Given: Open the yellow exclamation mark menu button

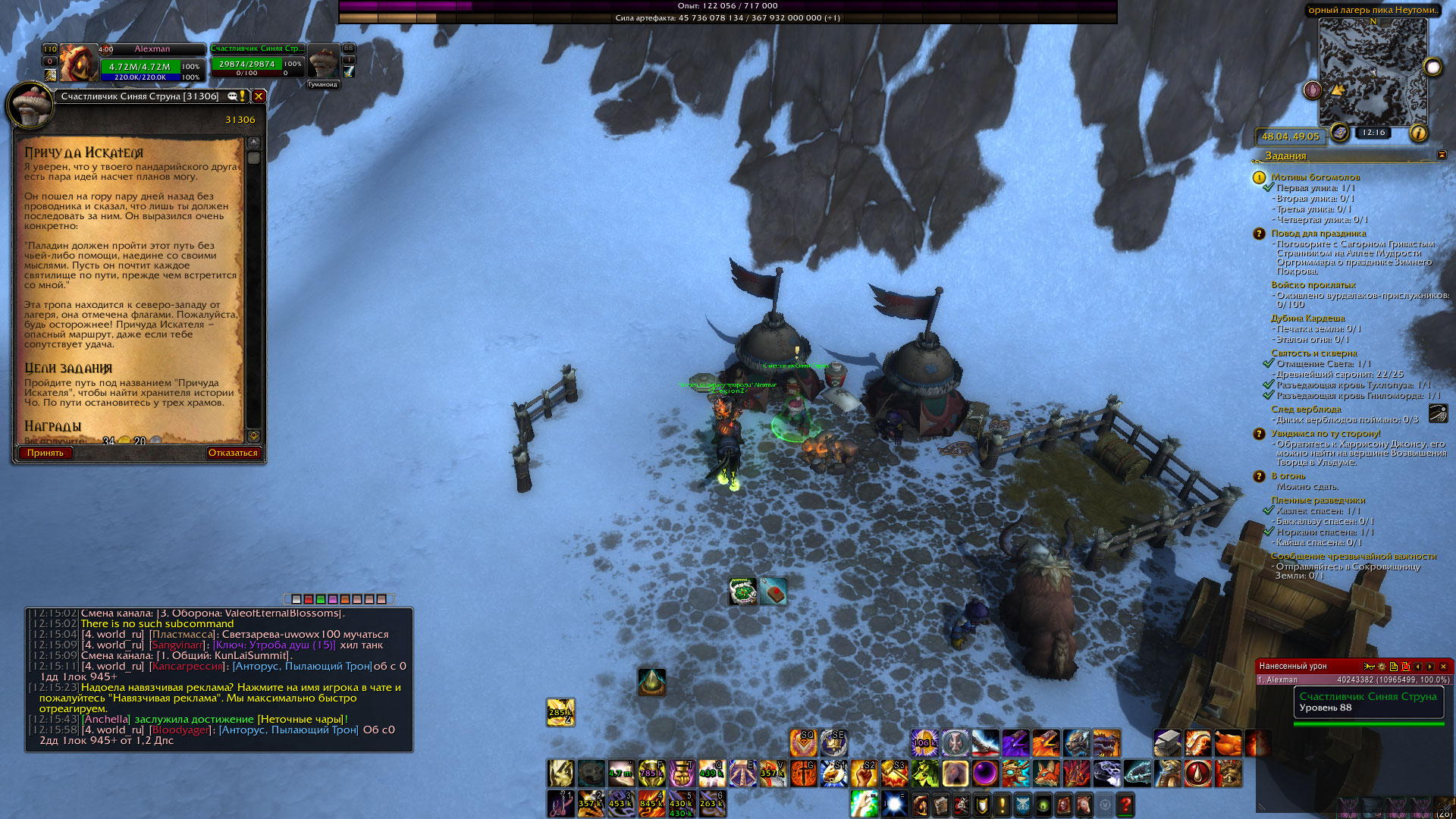Looking at the screenshot, I should pos(1002,804).
